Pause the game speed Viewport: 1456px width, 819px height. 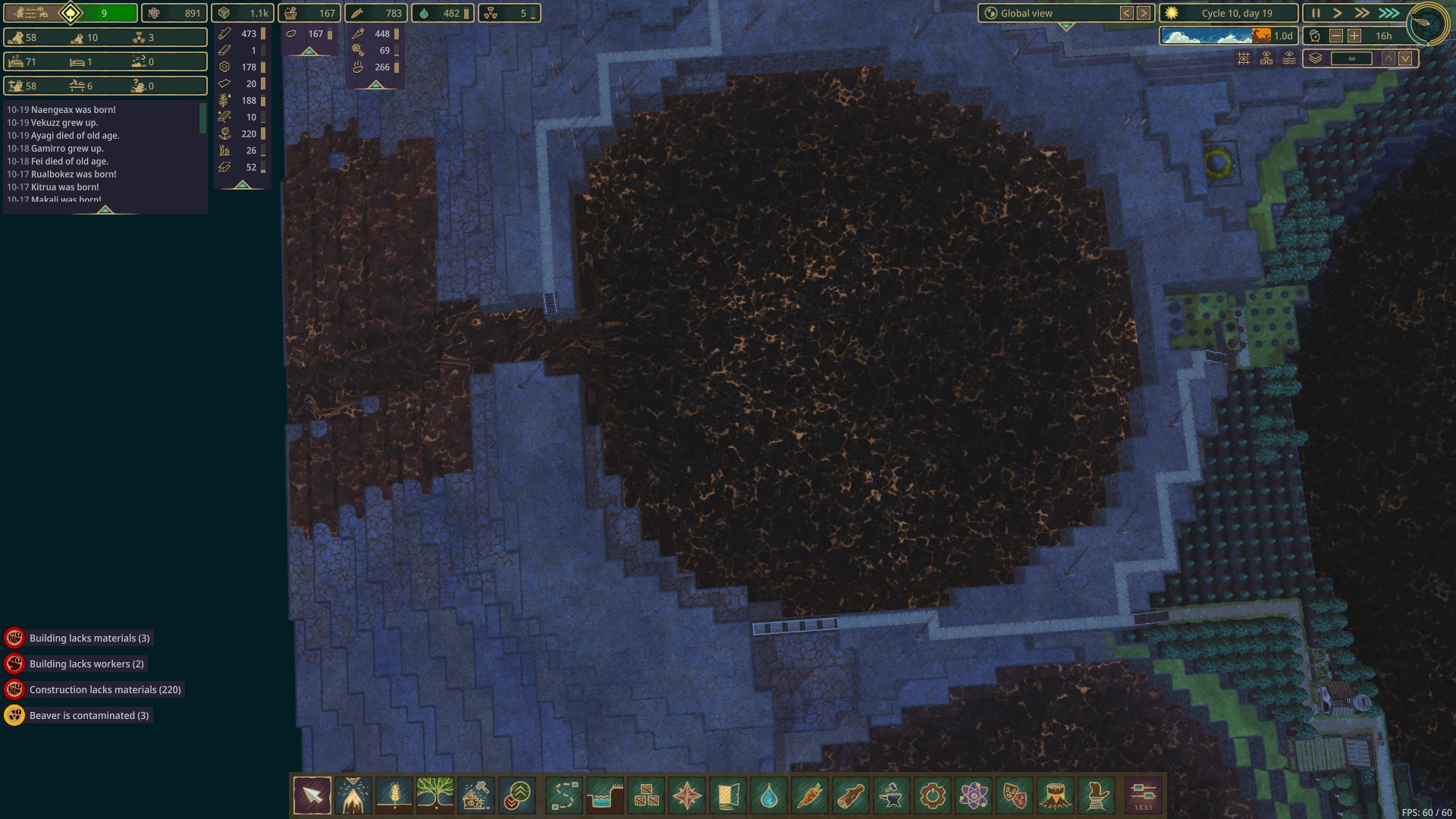point(1316,13)
